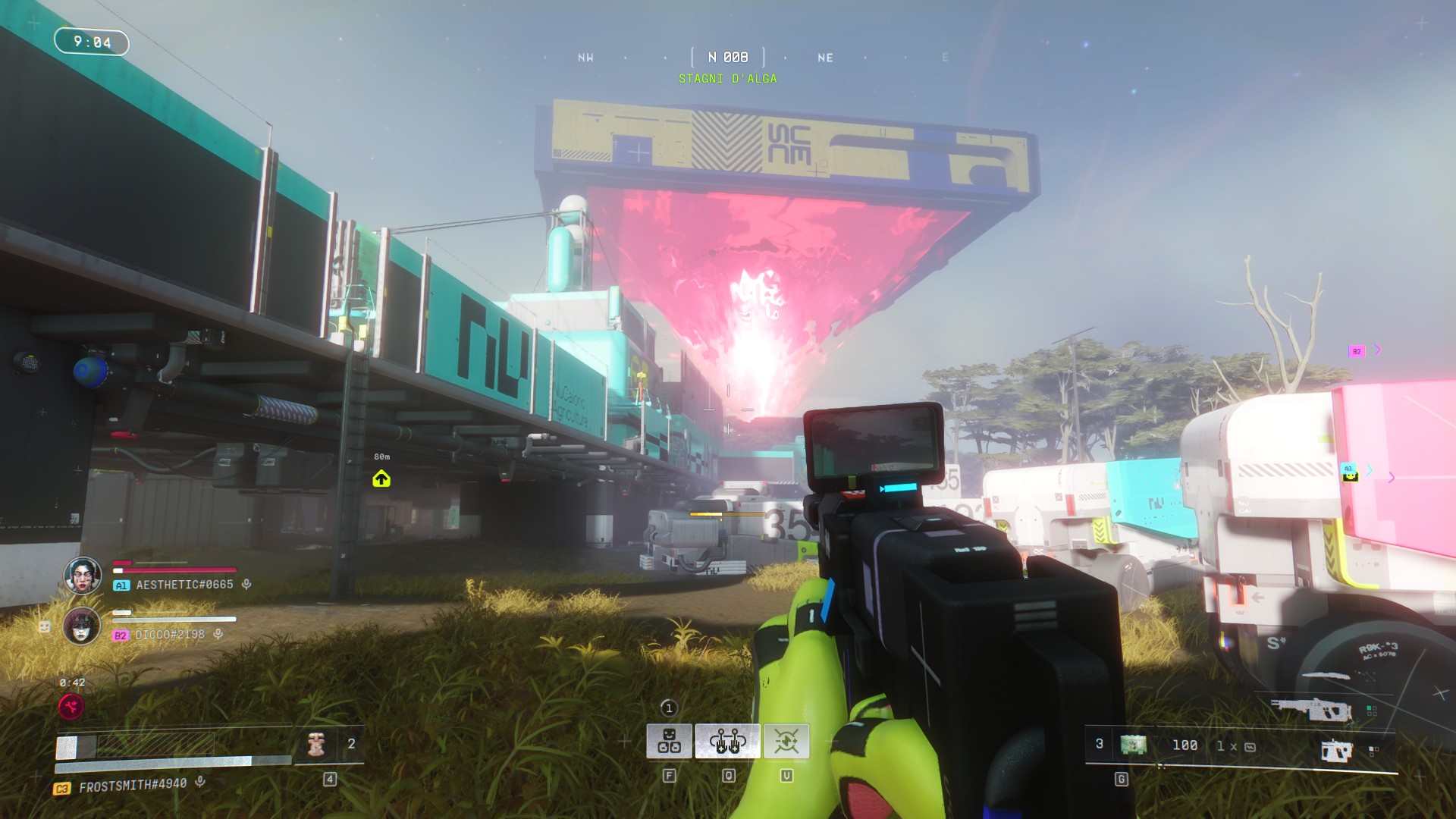The image size is (1456, 819).
Task: Use the crossed-arcs energy ability
Action: coord(786,741)
